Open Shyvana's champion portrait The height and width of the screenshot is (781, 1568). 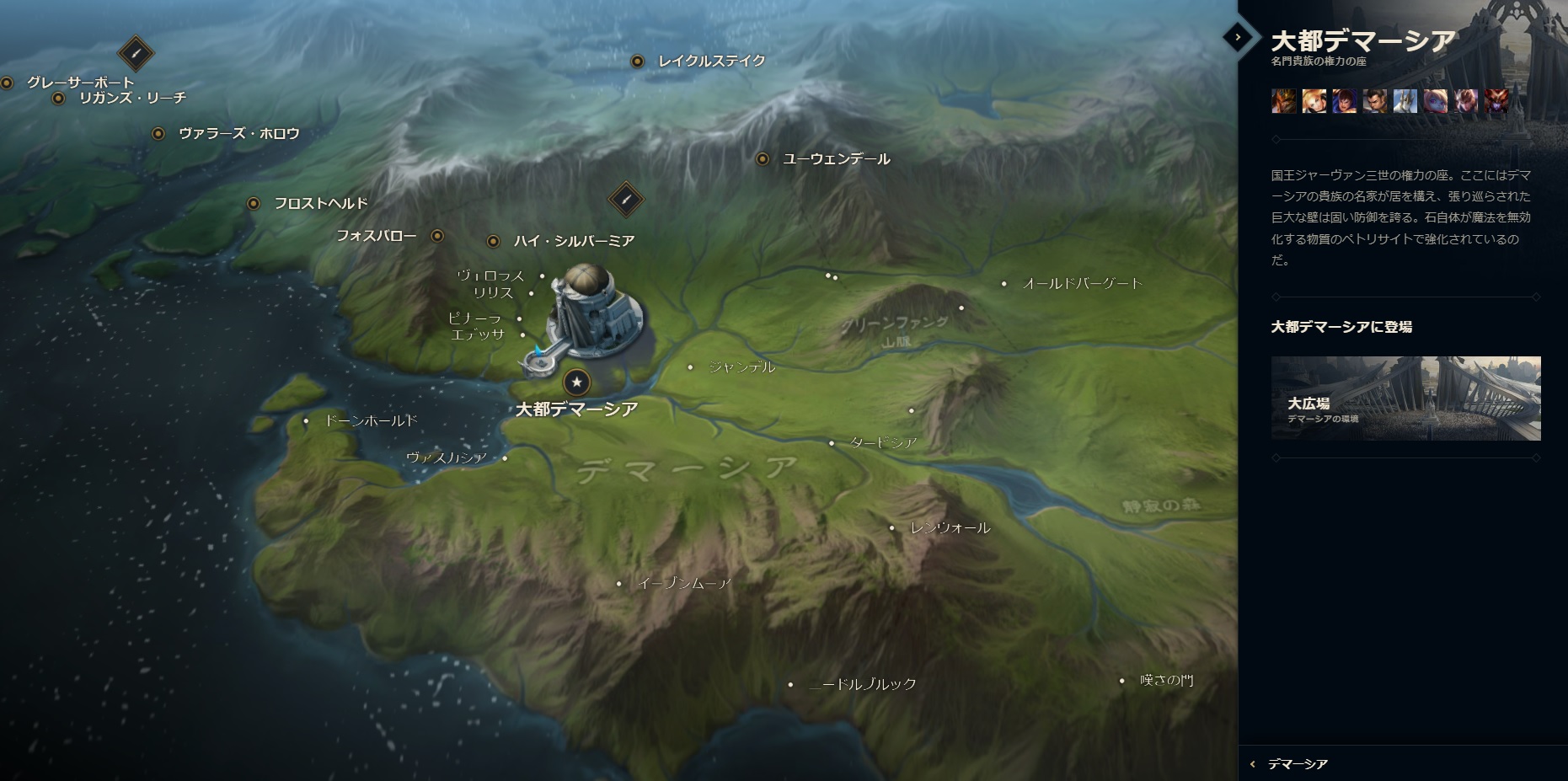pyautogui.click(x=1496, y=101)
